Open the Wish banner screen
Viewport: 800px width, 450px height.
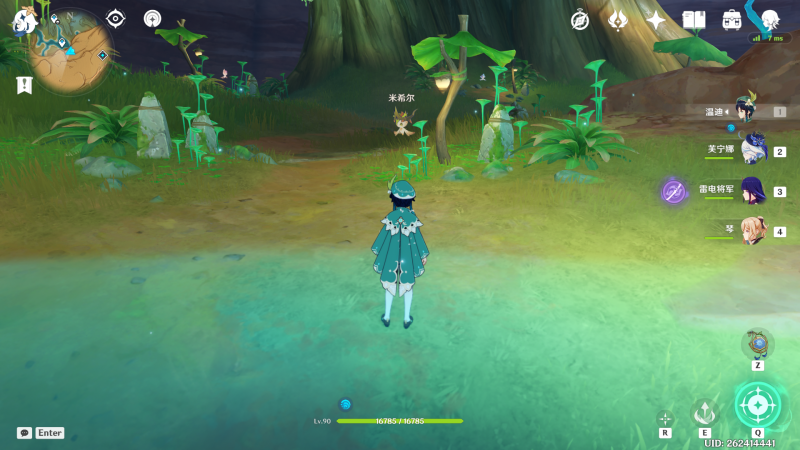click(x=618, y=20)
